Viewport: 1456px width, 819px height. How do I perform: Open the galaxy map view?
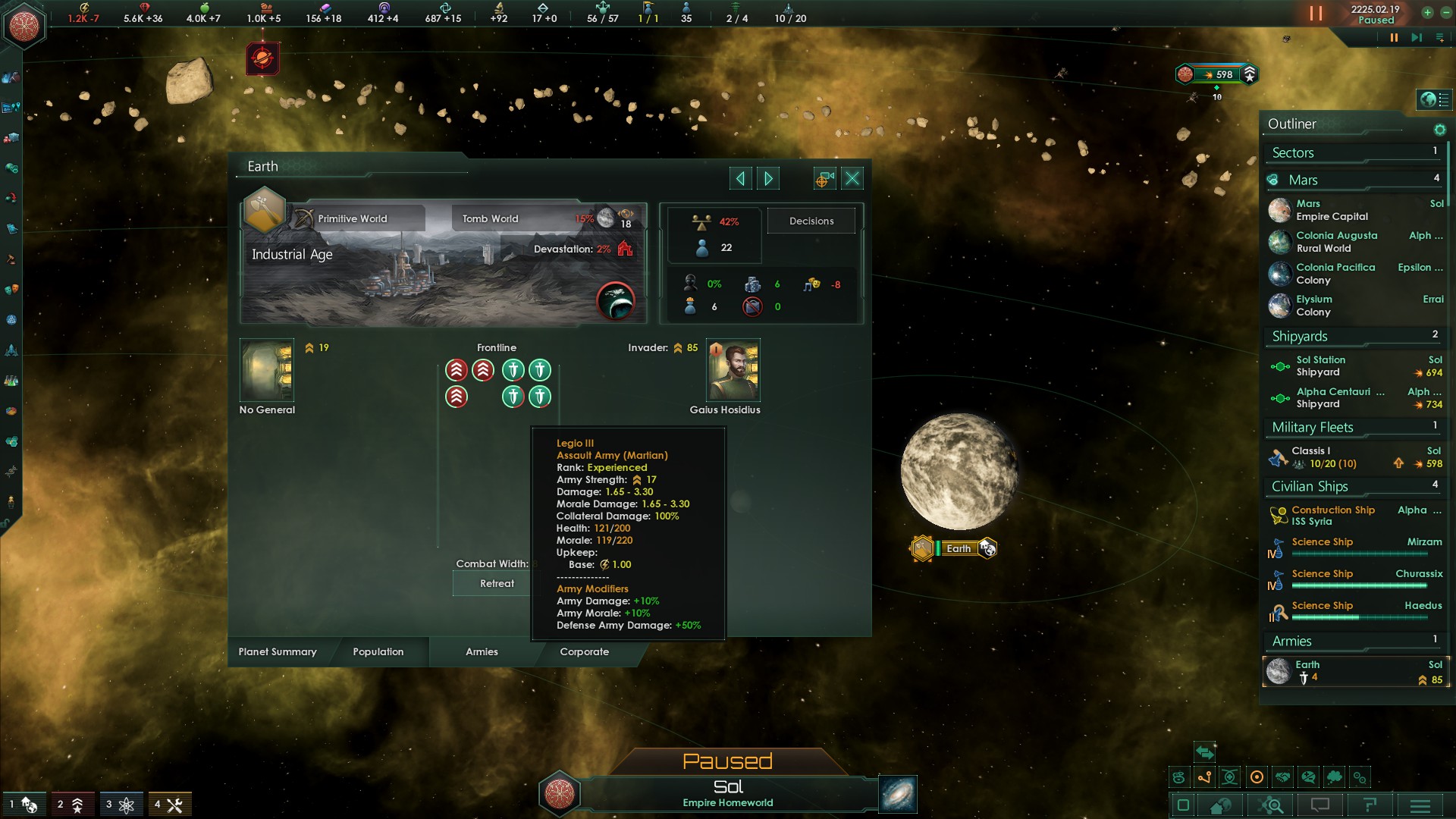pyautogui.click(x=898, y=794)
